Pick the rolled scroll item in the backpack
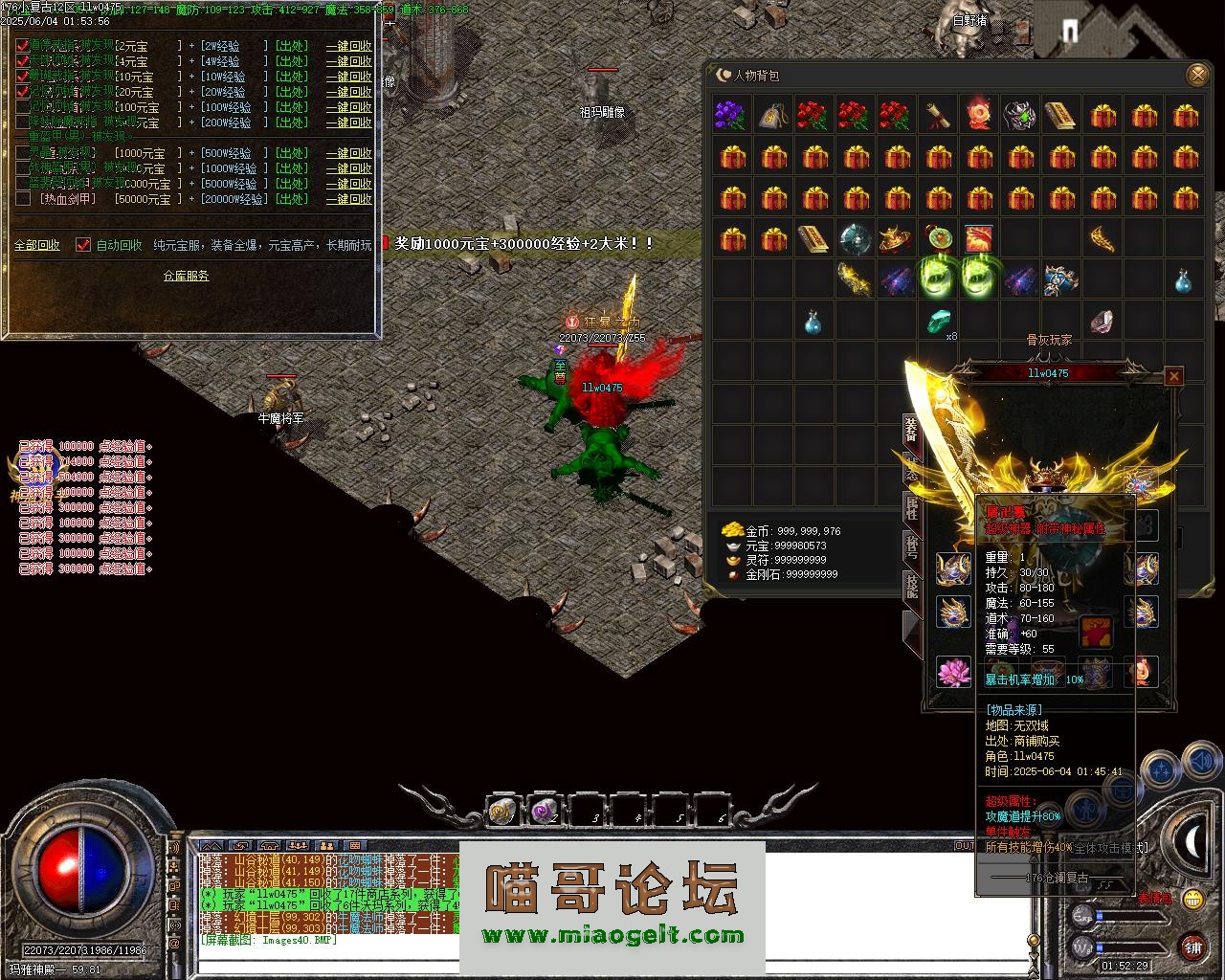The width and height of the screenshot is (1225, 980). pyautogui.click(x=937, y=116)
